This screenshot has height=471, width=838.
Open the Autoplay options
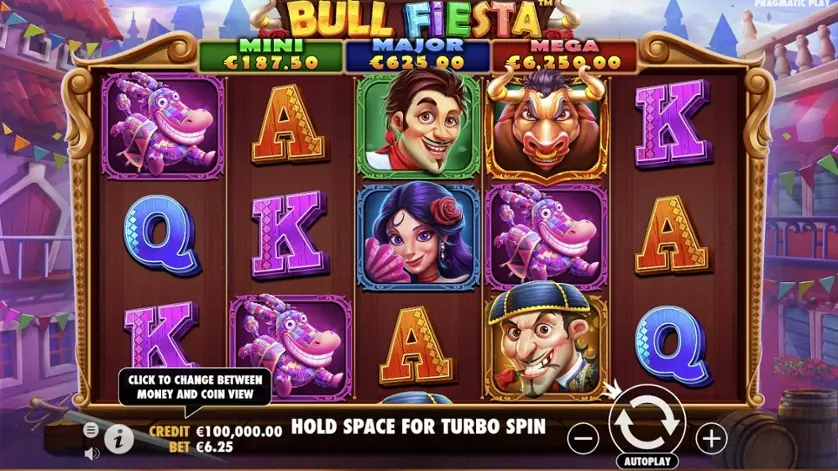(x=647, y=462)
